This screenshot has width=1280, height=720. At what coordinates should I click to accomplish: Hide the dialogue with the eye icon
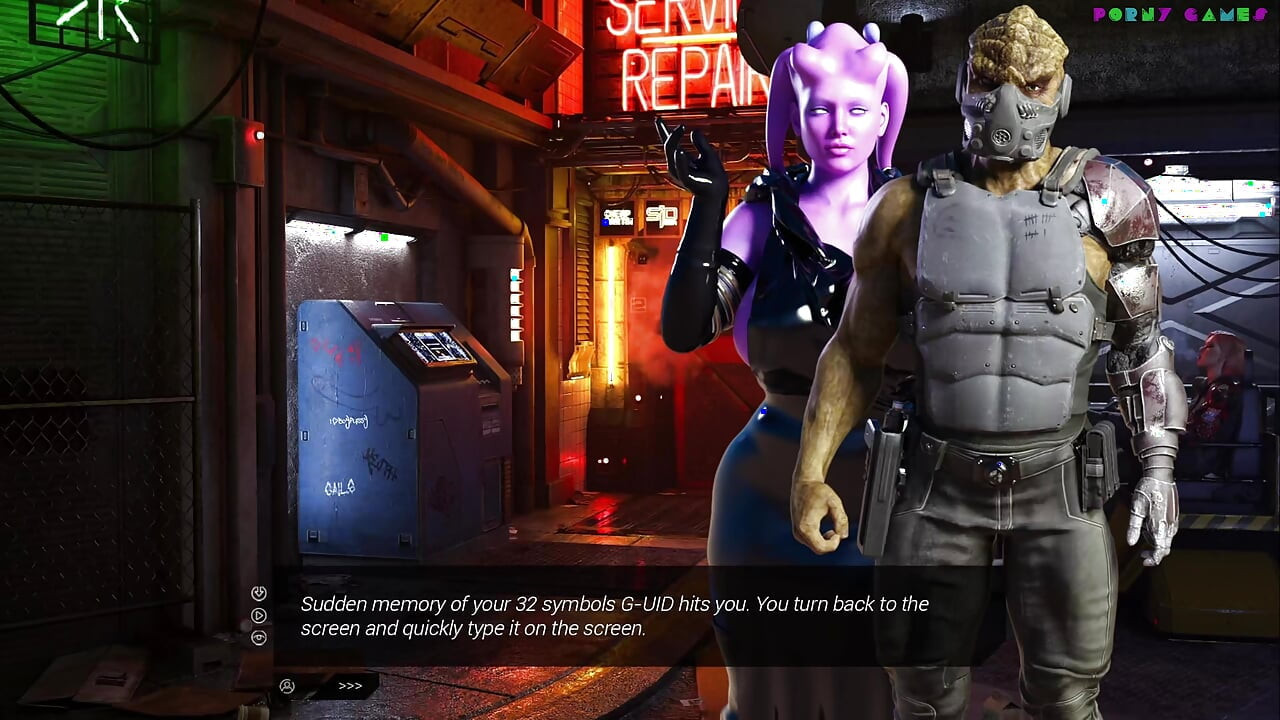click(x=259, y=638)
